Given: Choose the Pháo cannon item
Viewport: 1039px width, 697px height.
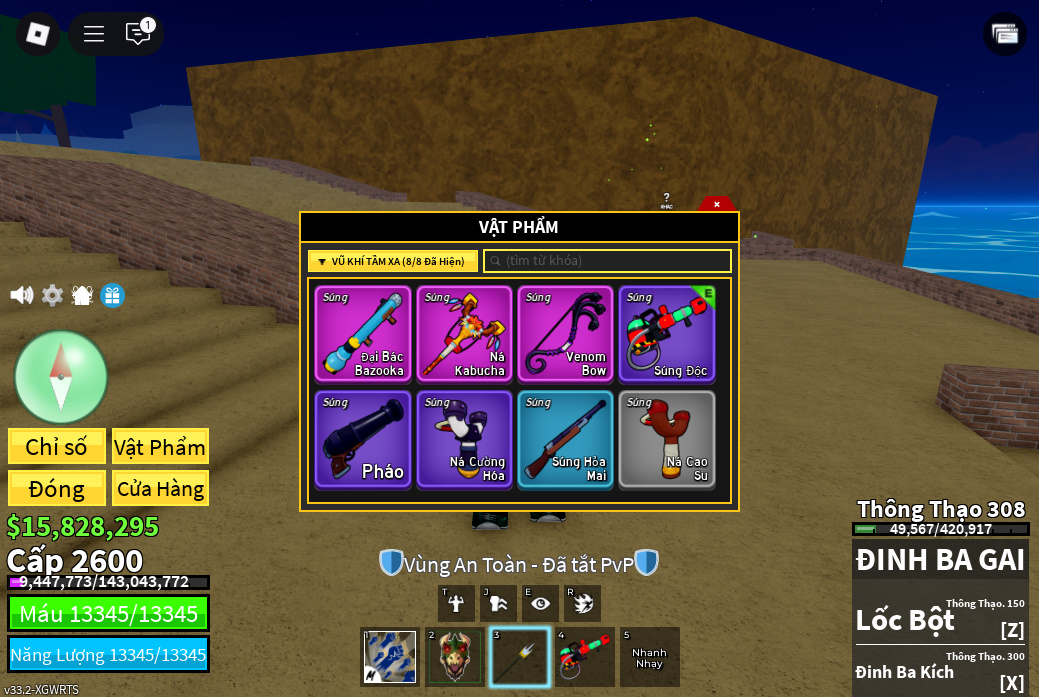Looking at the screenshot, I should [363, 439].
